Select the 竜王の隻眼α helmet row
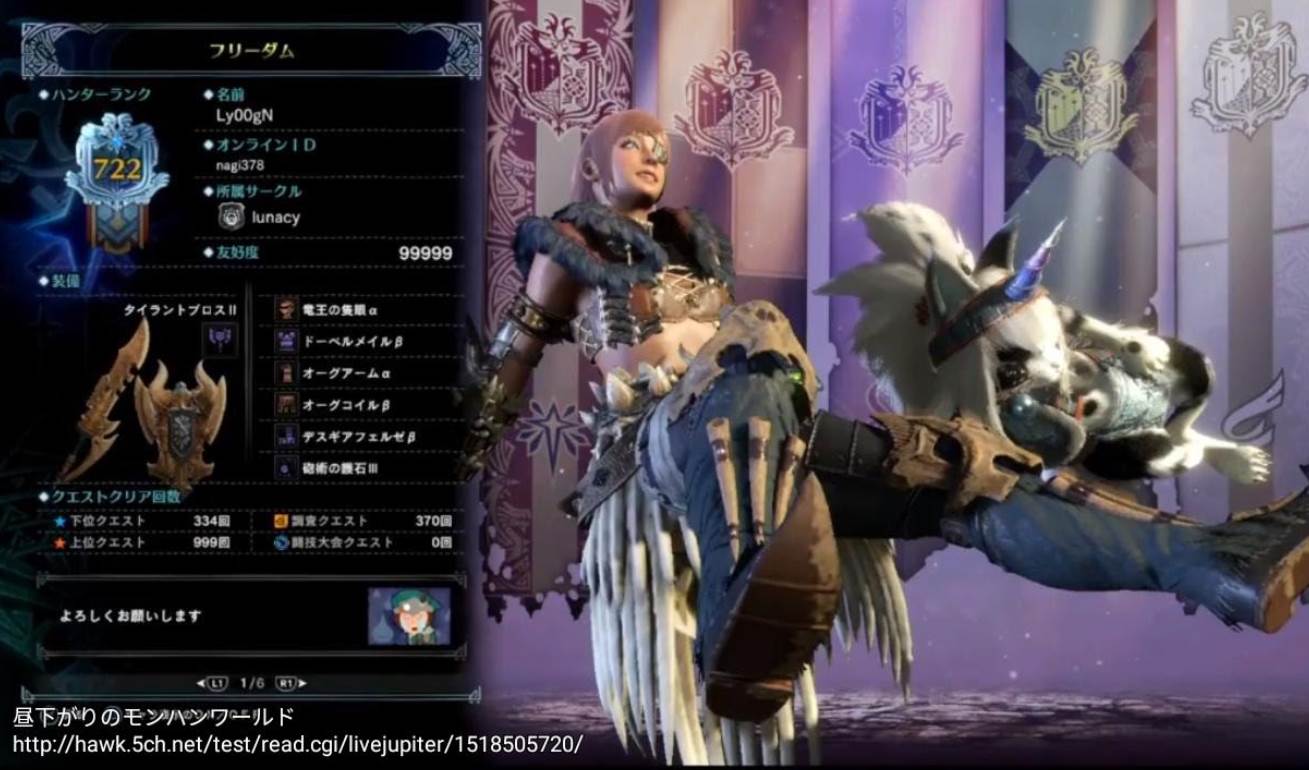 point(364,310)
